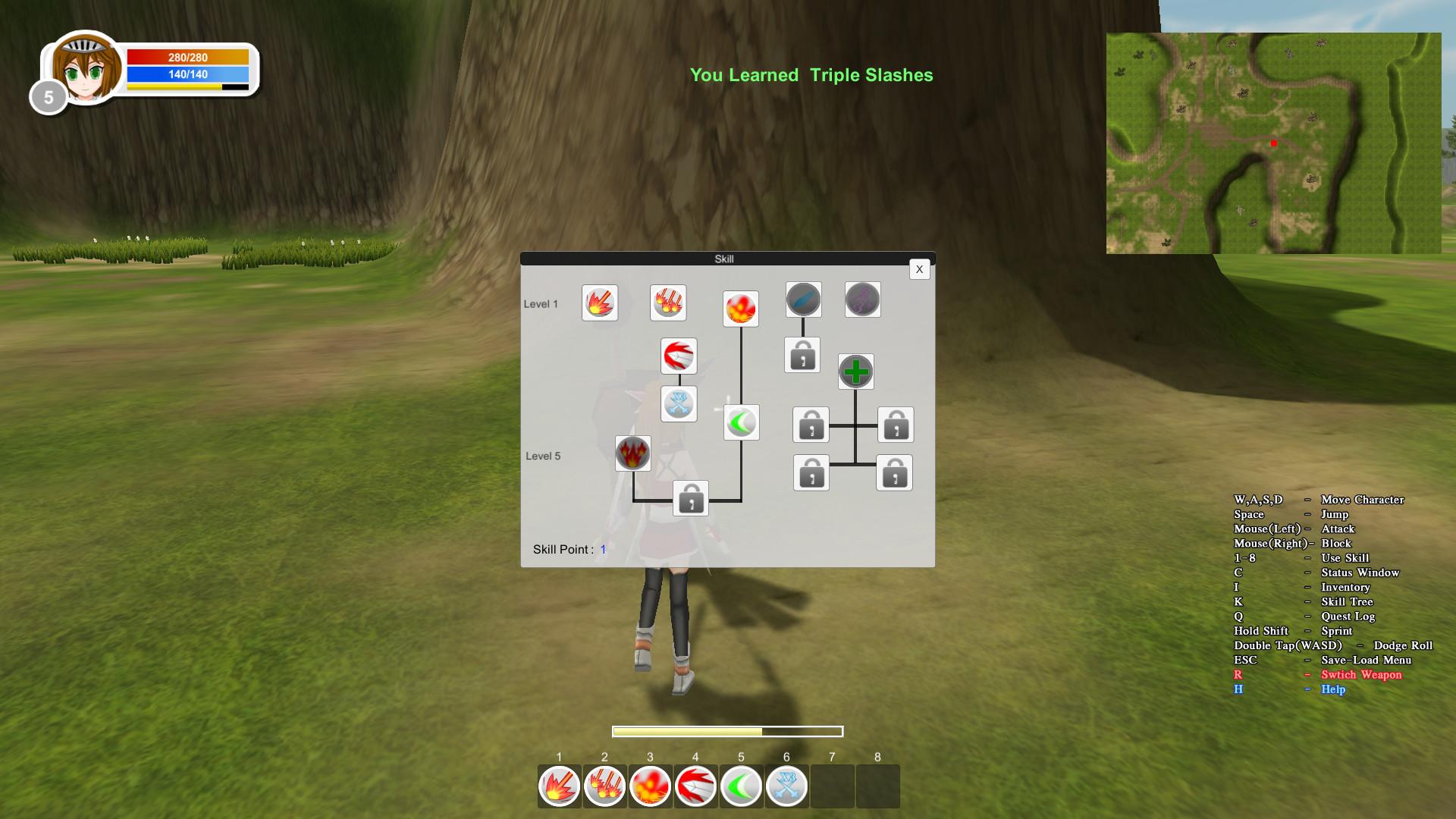Viewport: 1456px width, 819px height.
Task: Select the greyed blue feather skill
Action: (x=803, y=300)
